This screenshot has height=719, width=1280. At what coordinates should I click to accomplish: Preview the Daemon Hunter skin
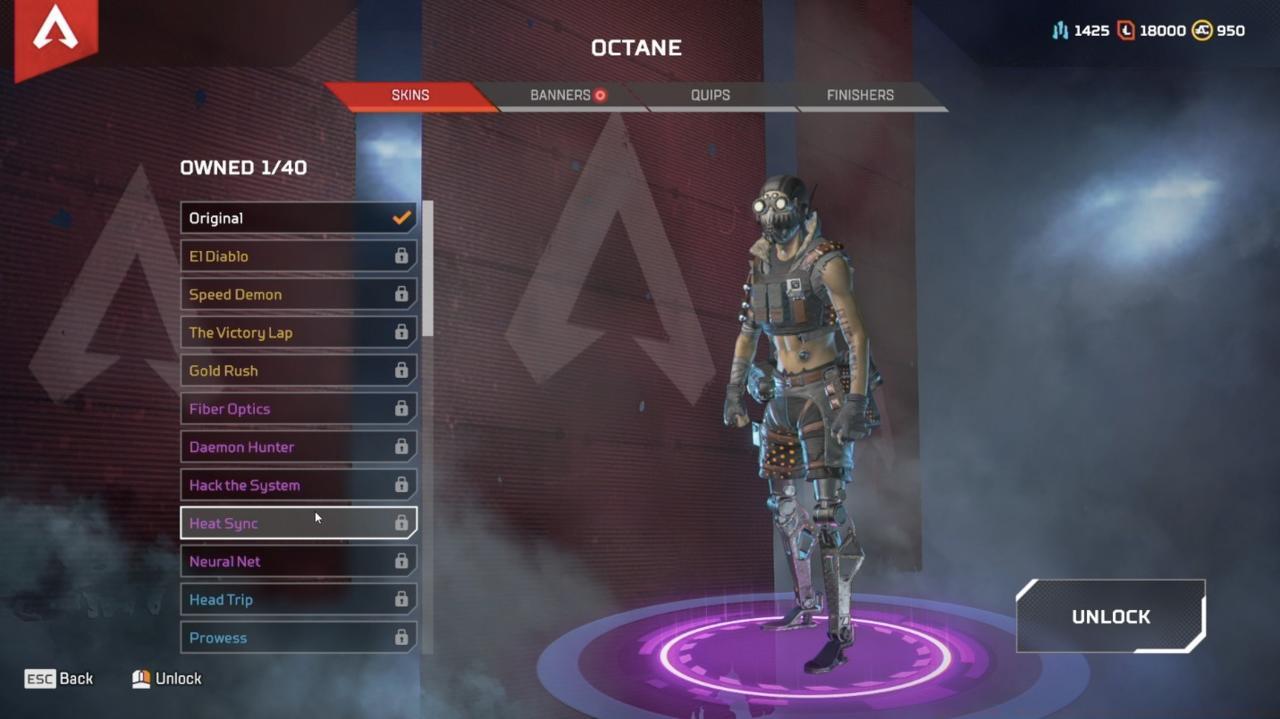pos(298,446)
